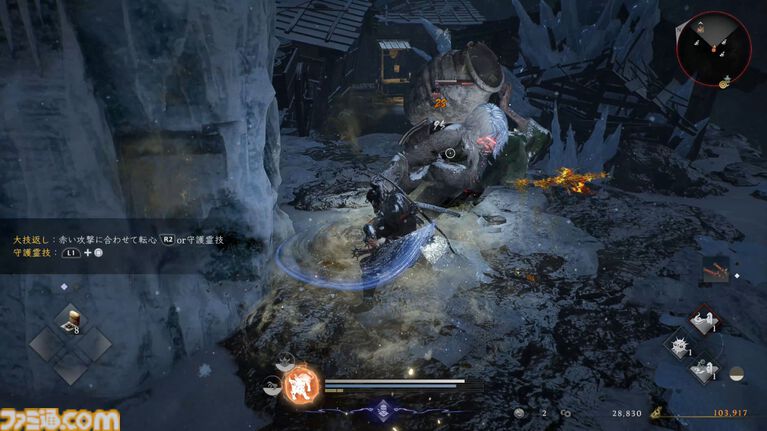
Task: Select the elixir shortcut slot holding 8
Action: tap(72, 320)
